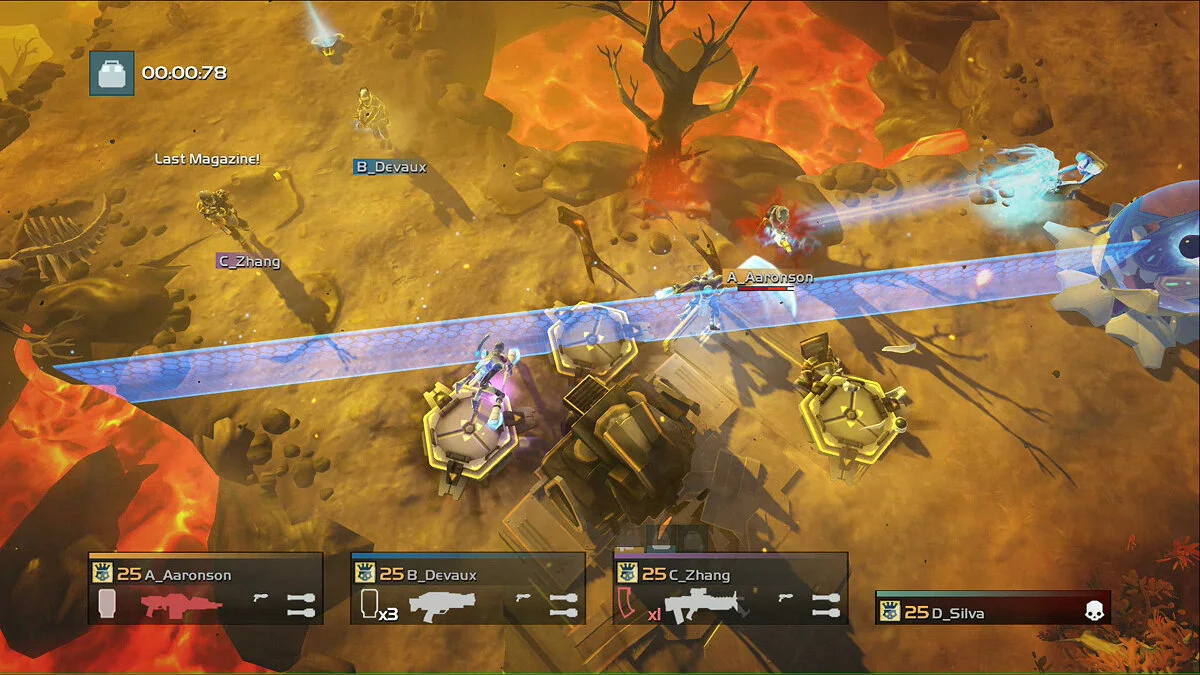Click D_Silva's skull death icon

point(1094,612)
